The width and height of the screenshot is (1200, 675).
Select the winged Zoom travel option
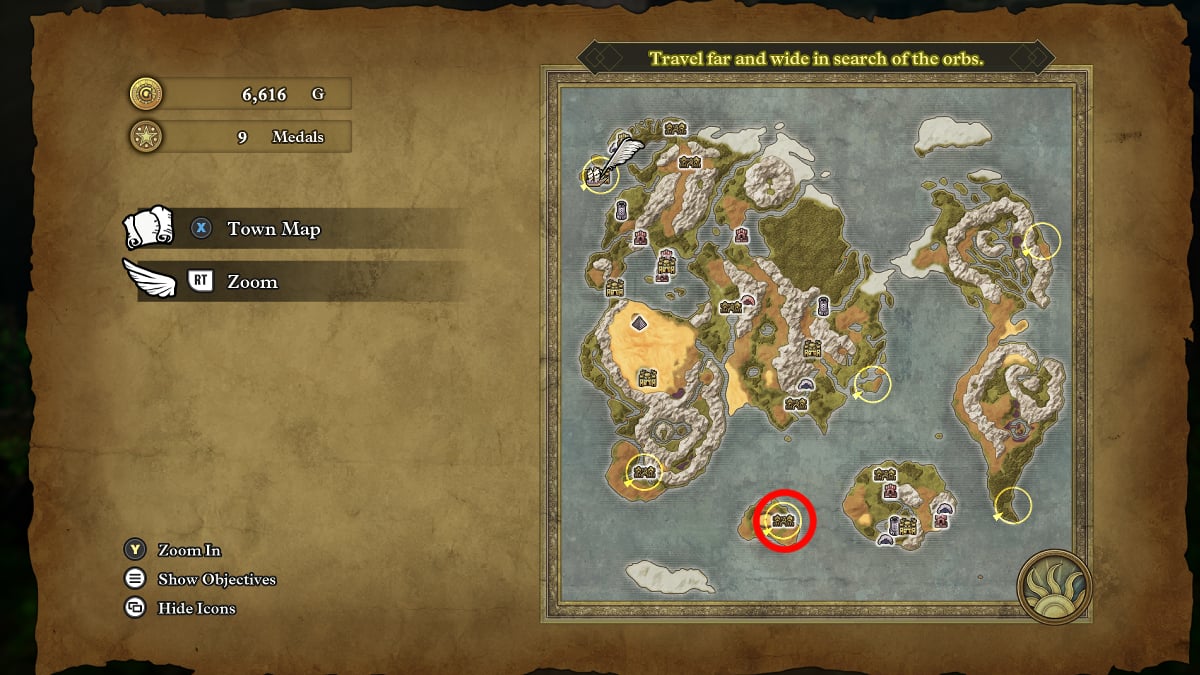[252, 282]
